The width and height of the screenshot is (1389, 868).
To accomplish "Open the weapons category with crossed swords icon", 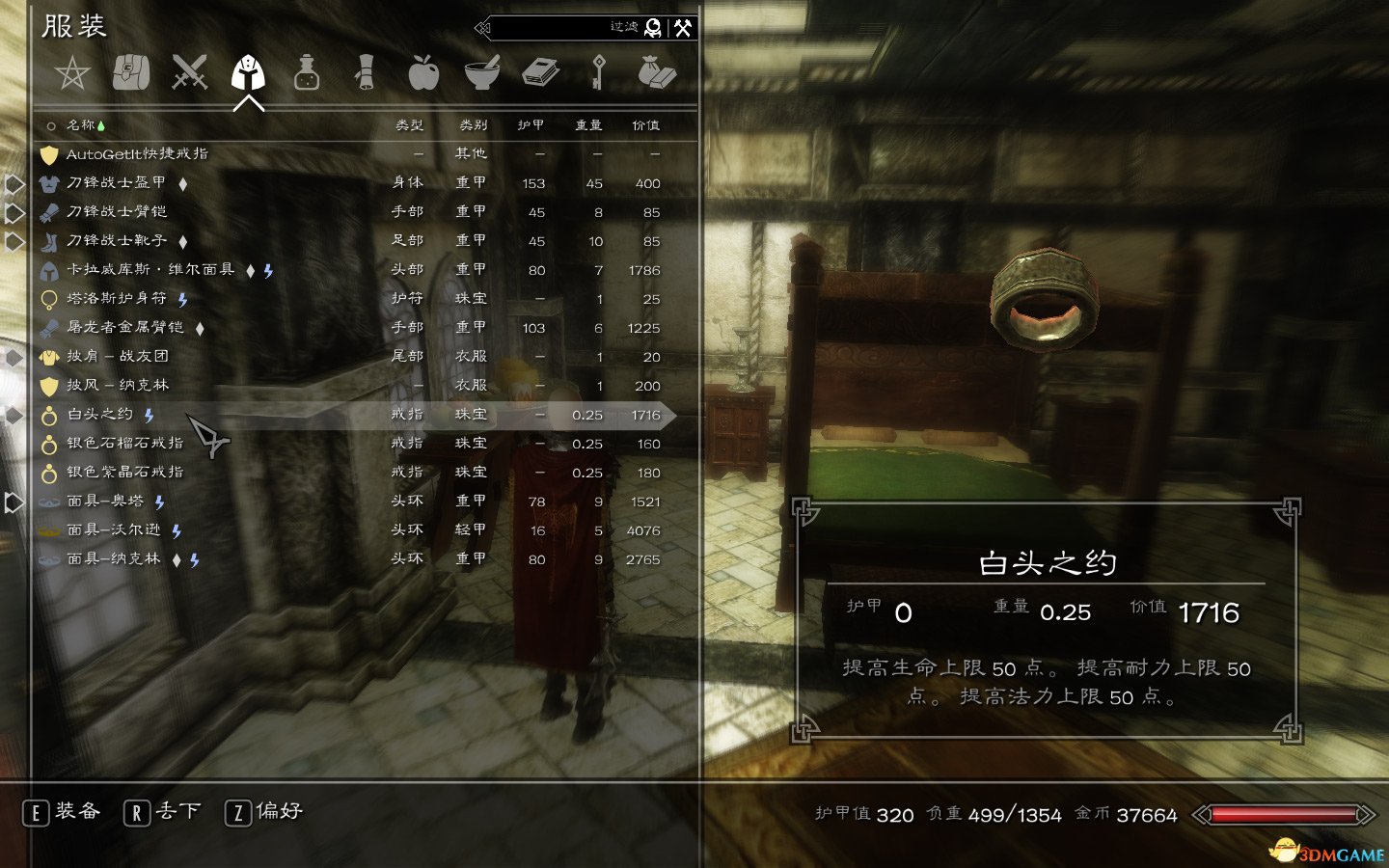I will coord(189,71).
